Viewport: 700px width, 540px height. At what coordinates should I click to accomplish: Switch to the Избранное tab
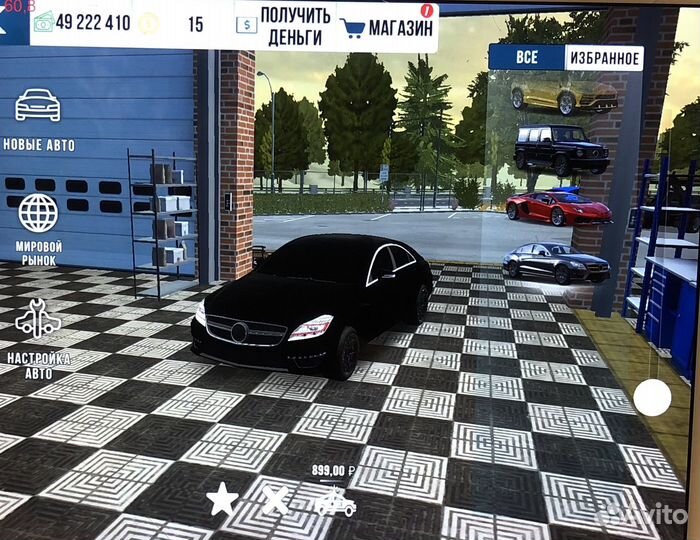(x=603, y=57)
